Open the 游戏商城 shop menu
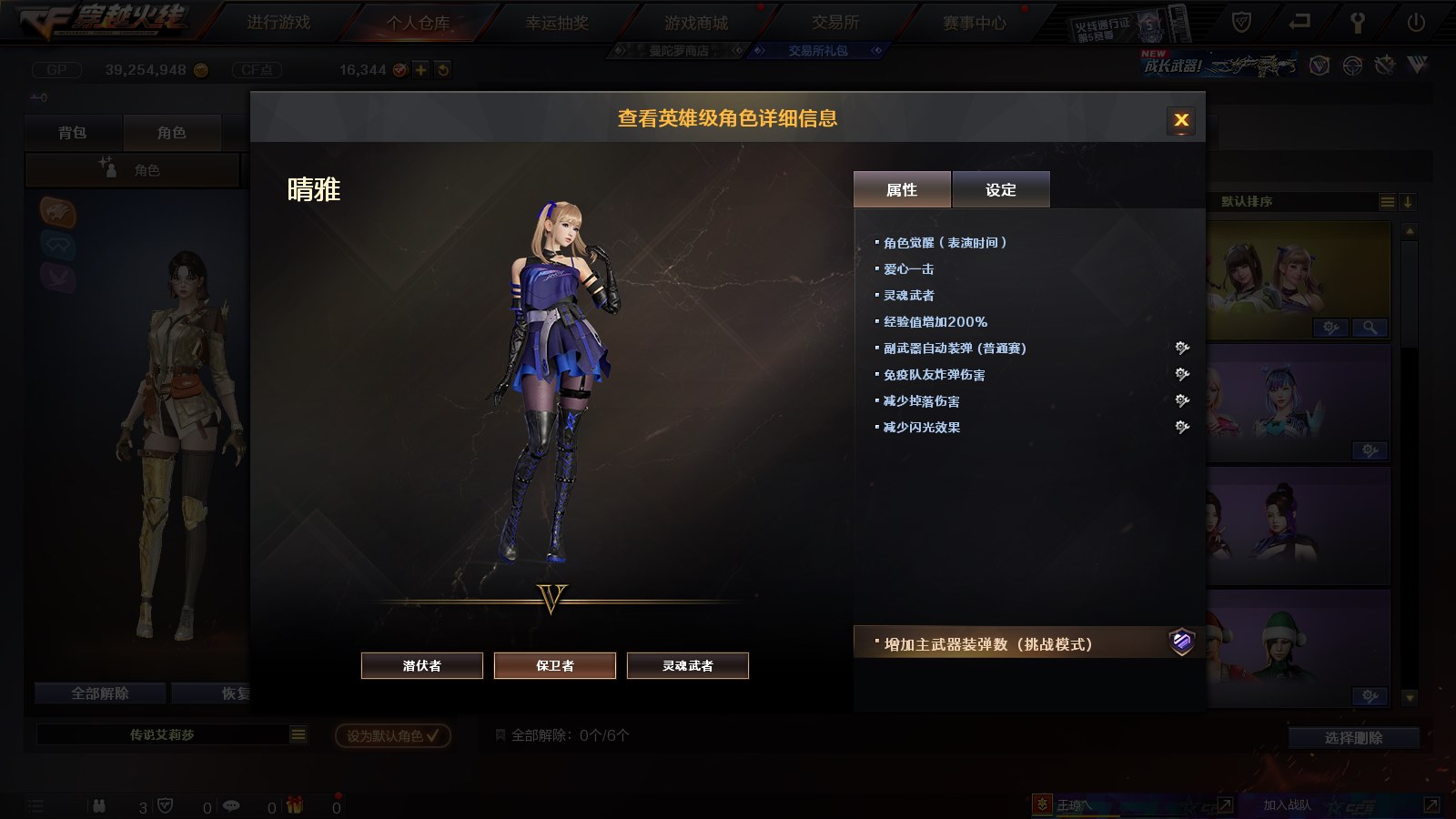Screen dimensions: 1456x819 coord(696,23)
